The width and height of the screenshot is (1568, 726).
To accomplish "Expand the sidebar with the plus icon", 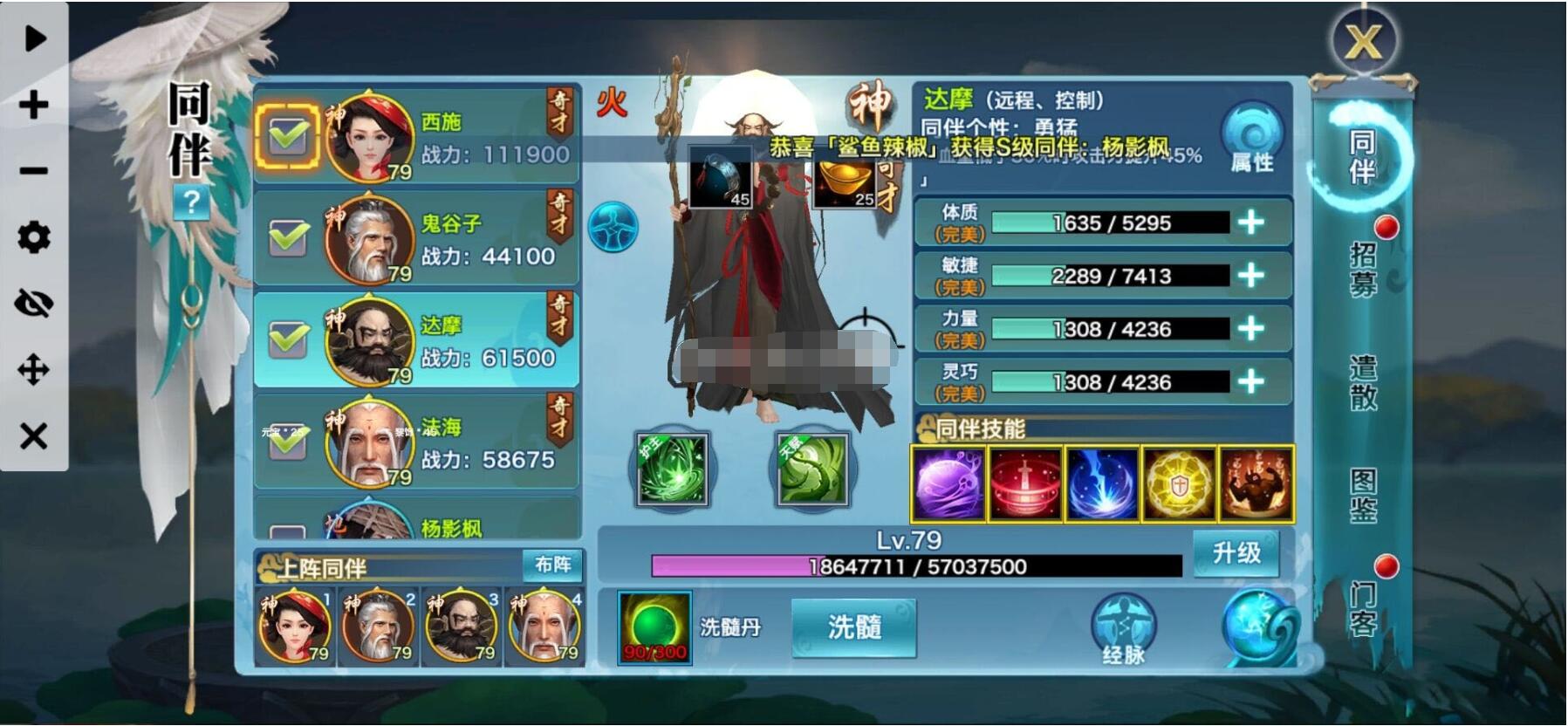I will pos(32,105).
